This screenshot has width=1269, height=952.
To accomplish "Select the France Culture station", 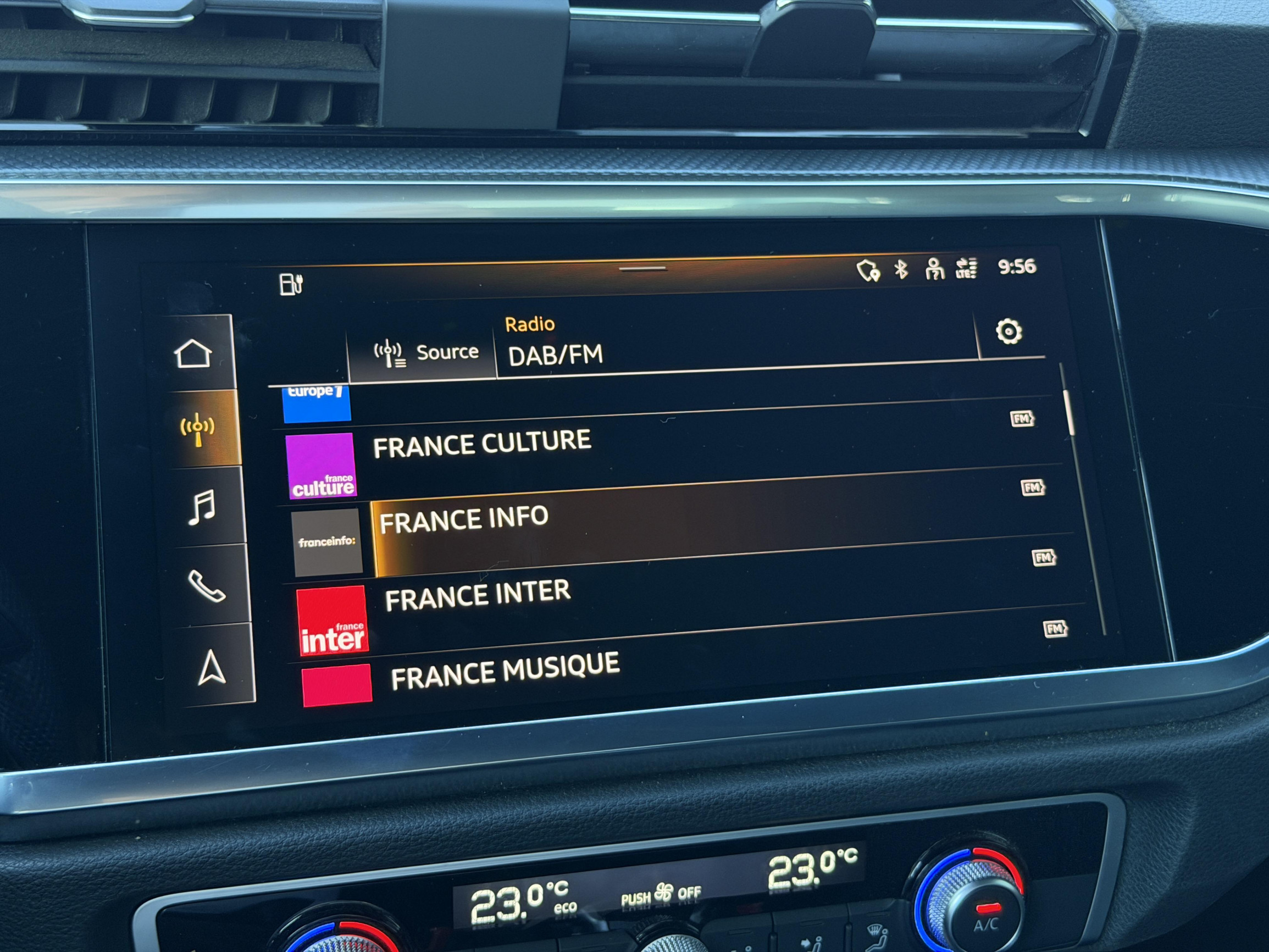I will (x=482, y=444).
